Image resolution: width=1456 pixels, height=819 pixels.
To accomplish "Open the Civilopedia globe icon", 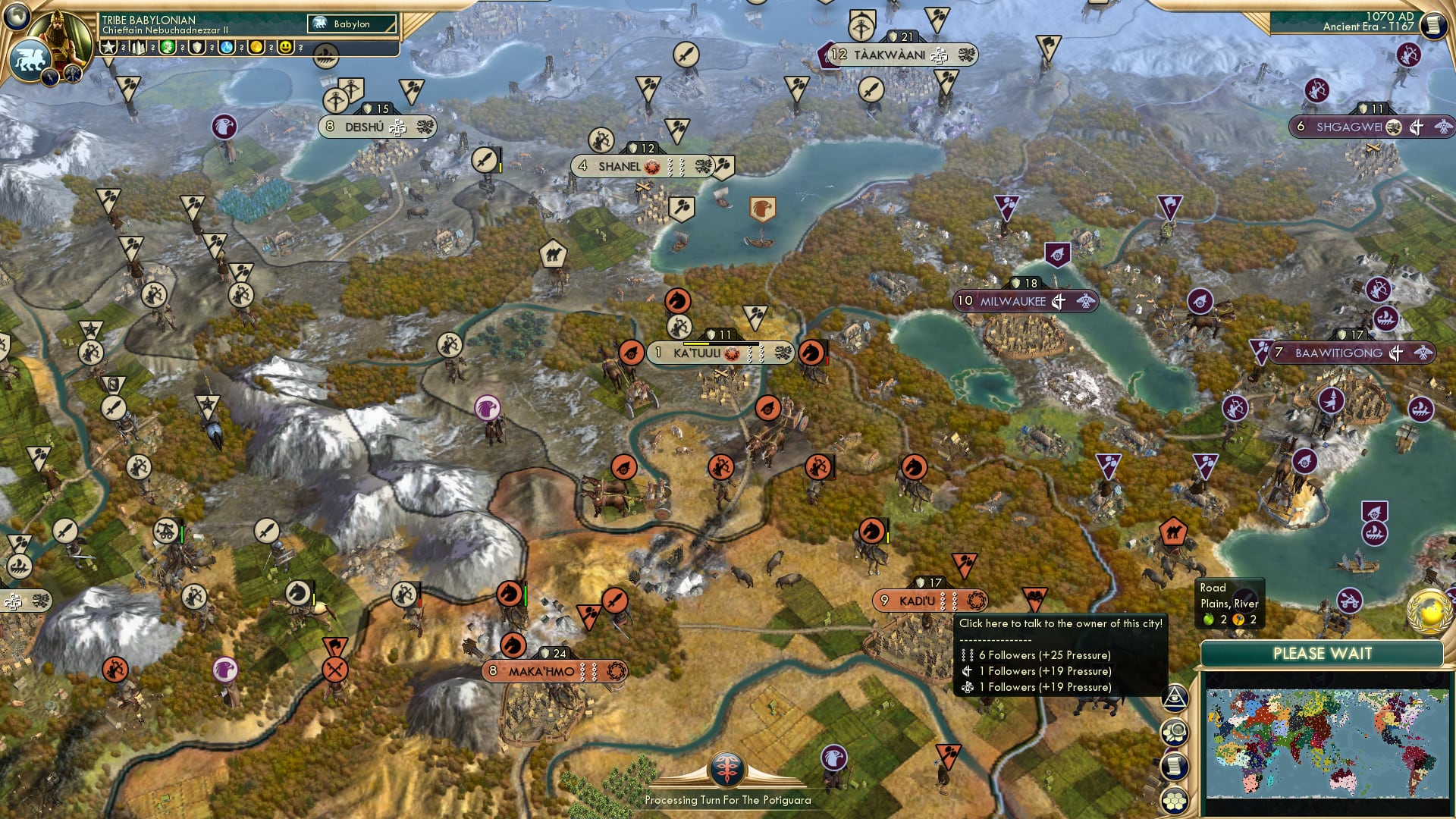I will tap(19, 19).
